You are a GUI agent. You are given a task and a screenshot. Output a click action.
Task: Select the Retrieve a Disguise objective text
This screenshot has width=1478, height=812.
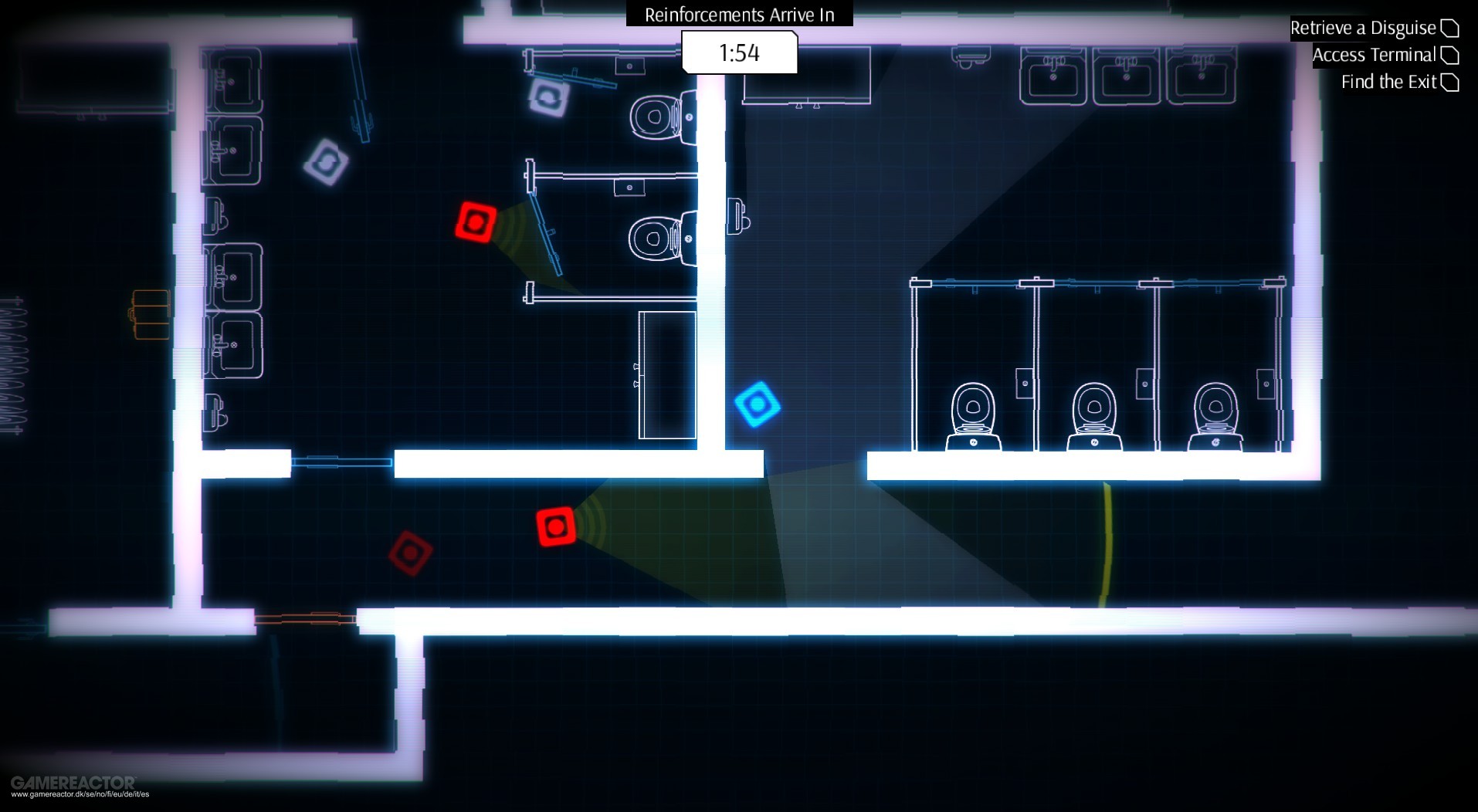click(x=1362, y=28)
